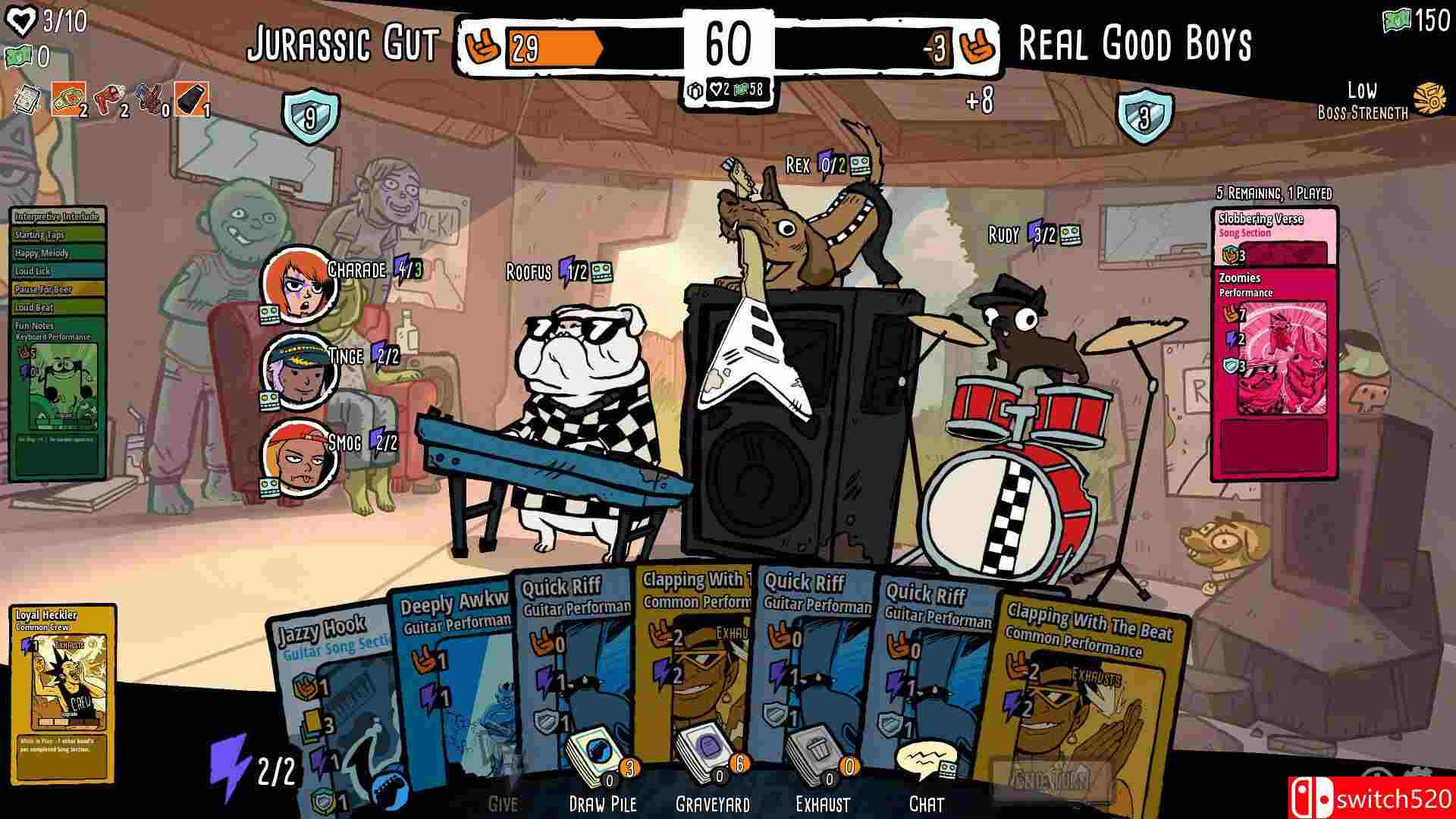
Task: Click the setlist notepad icon top-left
Action: (x=27, y=100)
